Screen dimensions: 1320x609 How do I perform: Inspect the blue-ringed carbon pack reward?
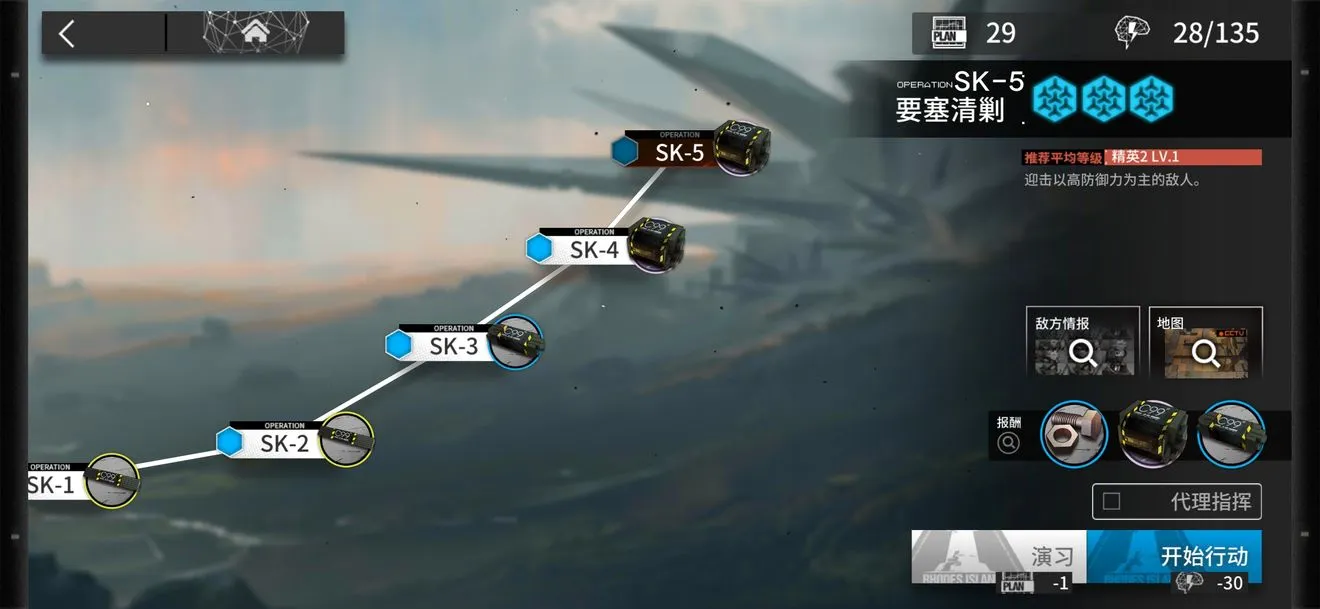pos(1230,434)
